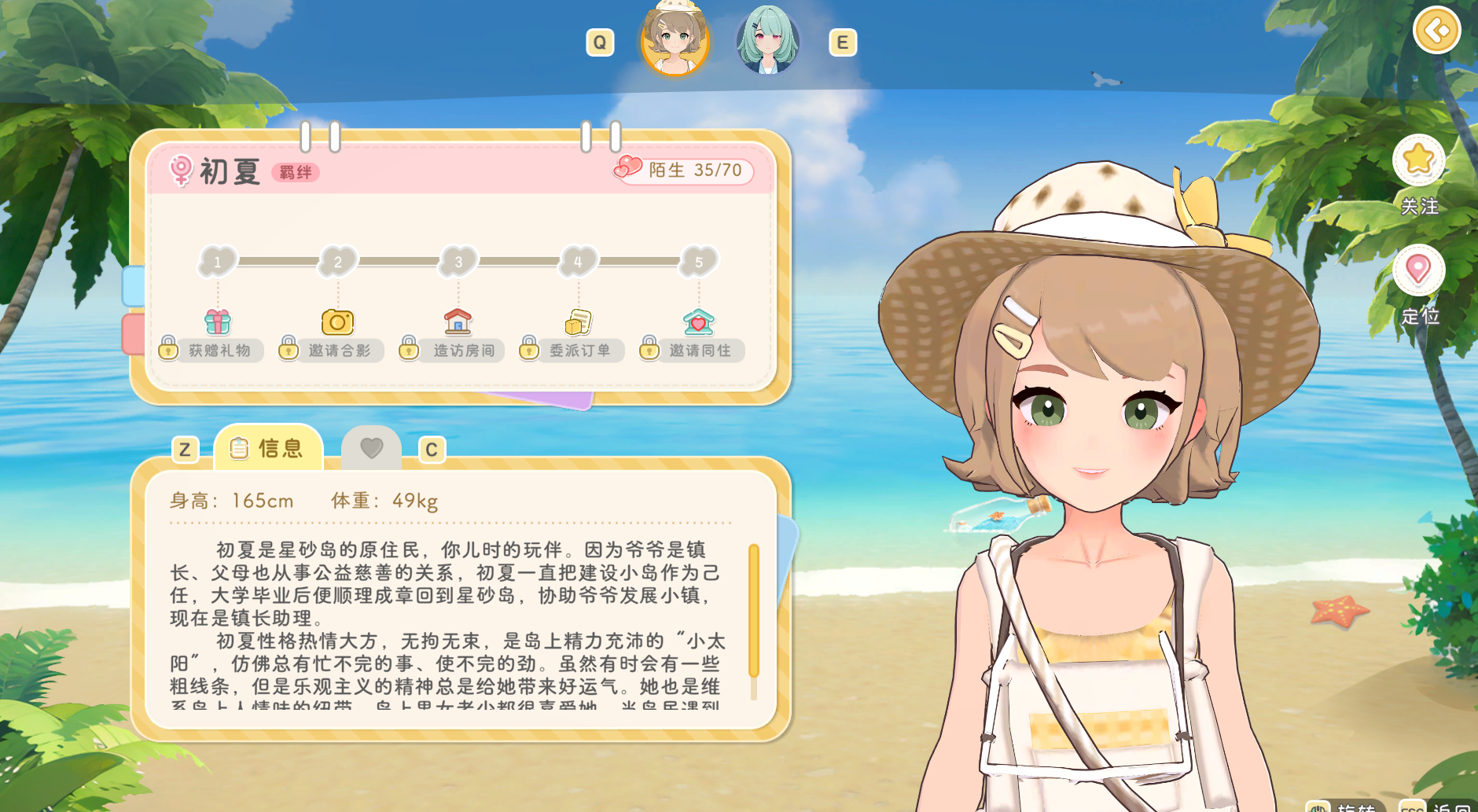
Task: Toggle the lock on 委派订单 milestone
Action: click(x=528, y=350)
